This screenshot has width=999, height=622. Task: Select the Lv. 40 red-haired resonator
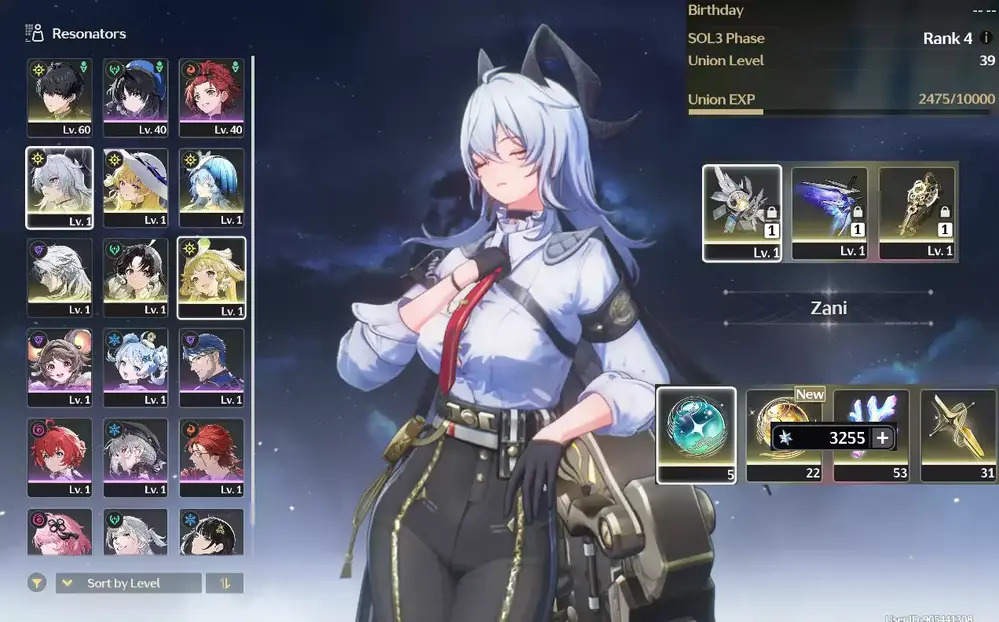tap(211, 95)
